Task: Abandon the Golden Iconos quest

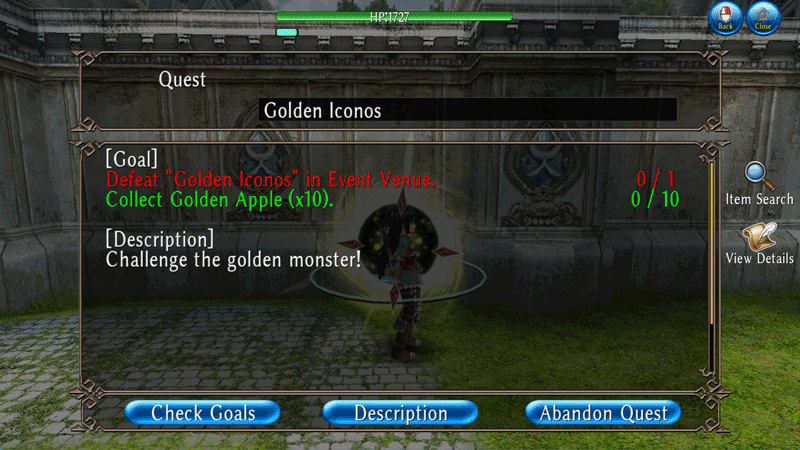Action: (602, 412)
